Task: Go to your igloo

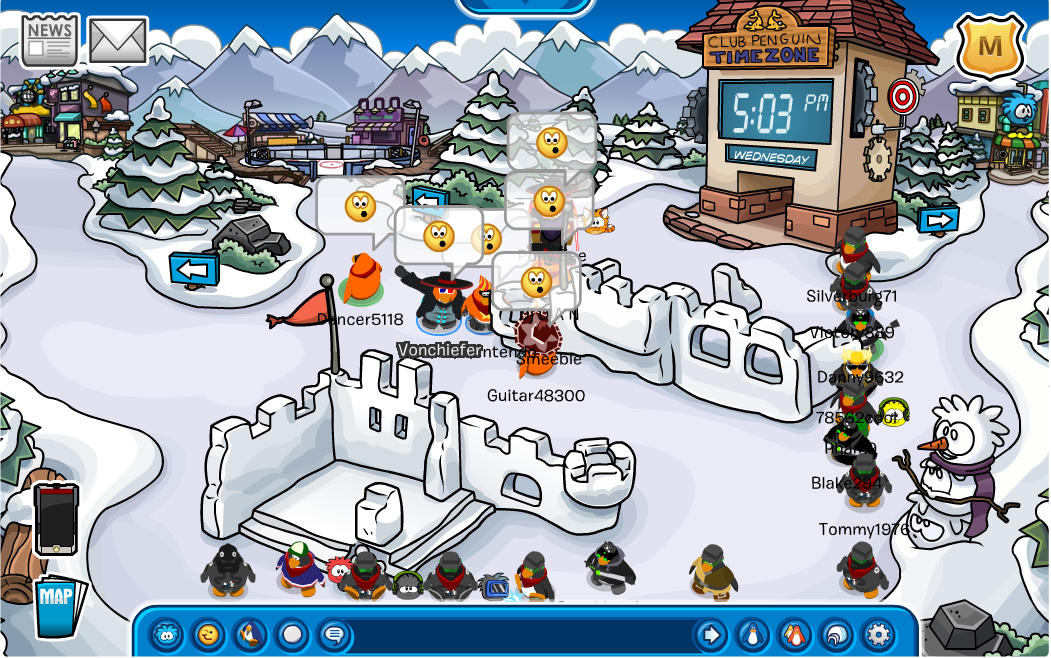Action: coord(836,634)
